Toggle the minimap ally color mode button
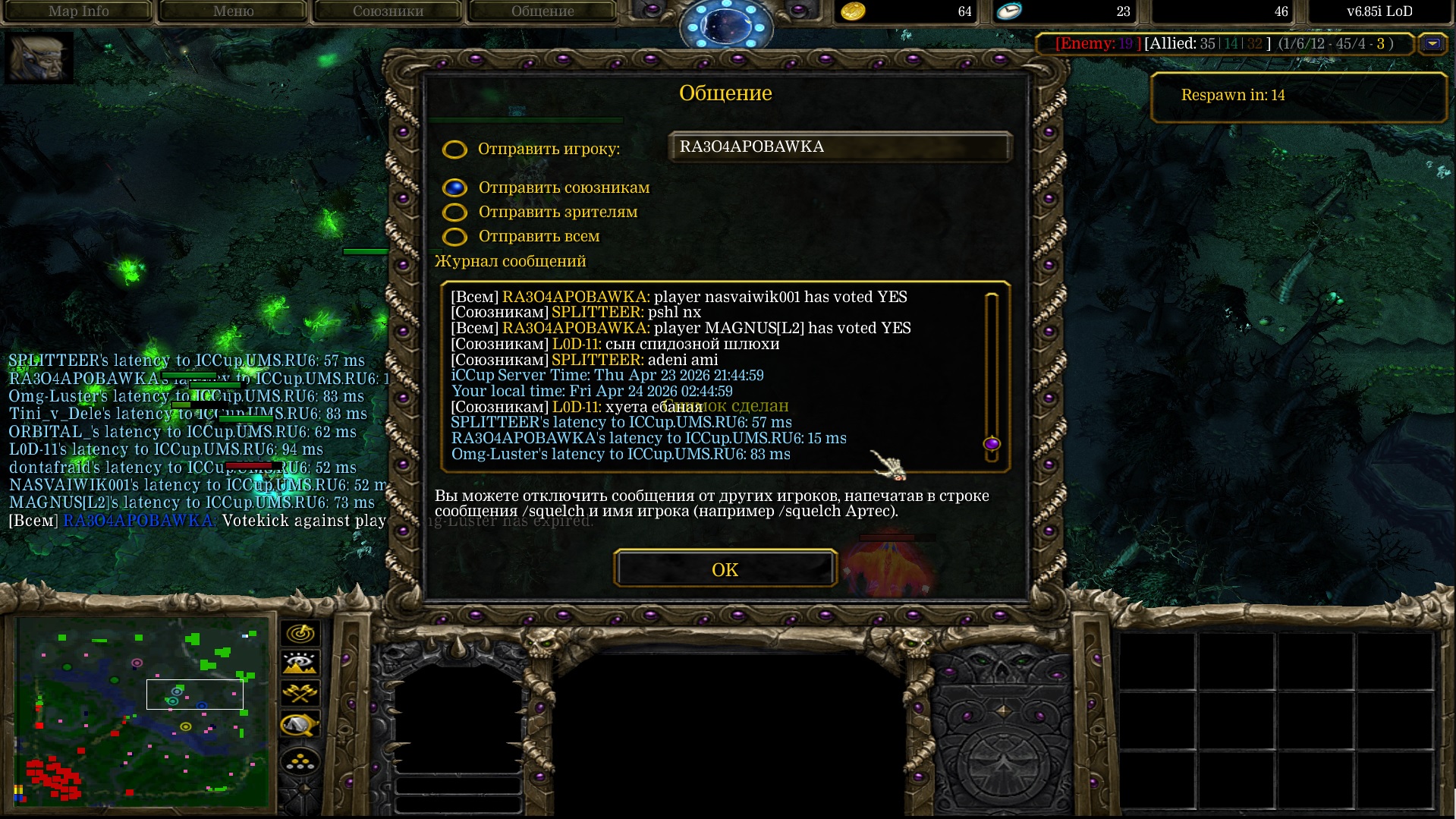The image size is (1456, 819). click(300, 694)
